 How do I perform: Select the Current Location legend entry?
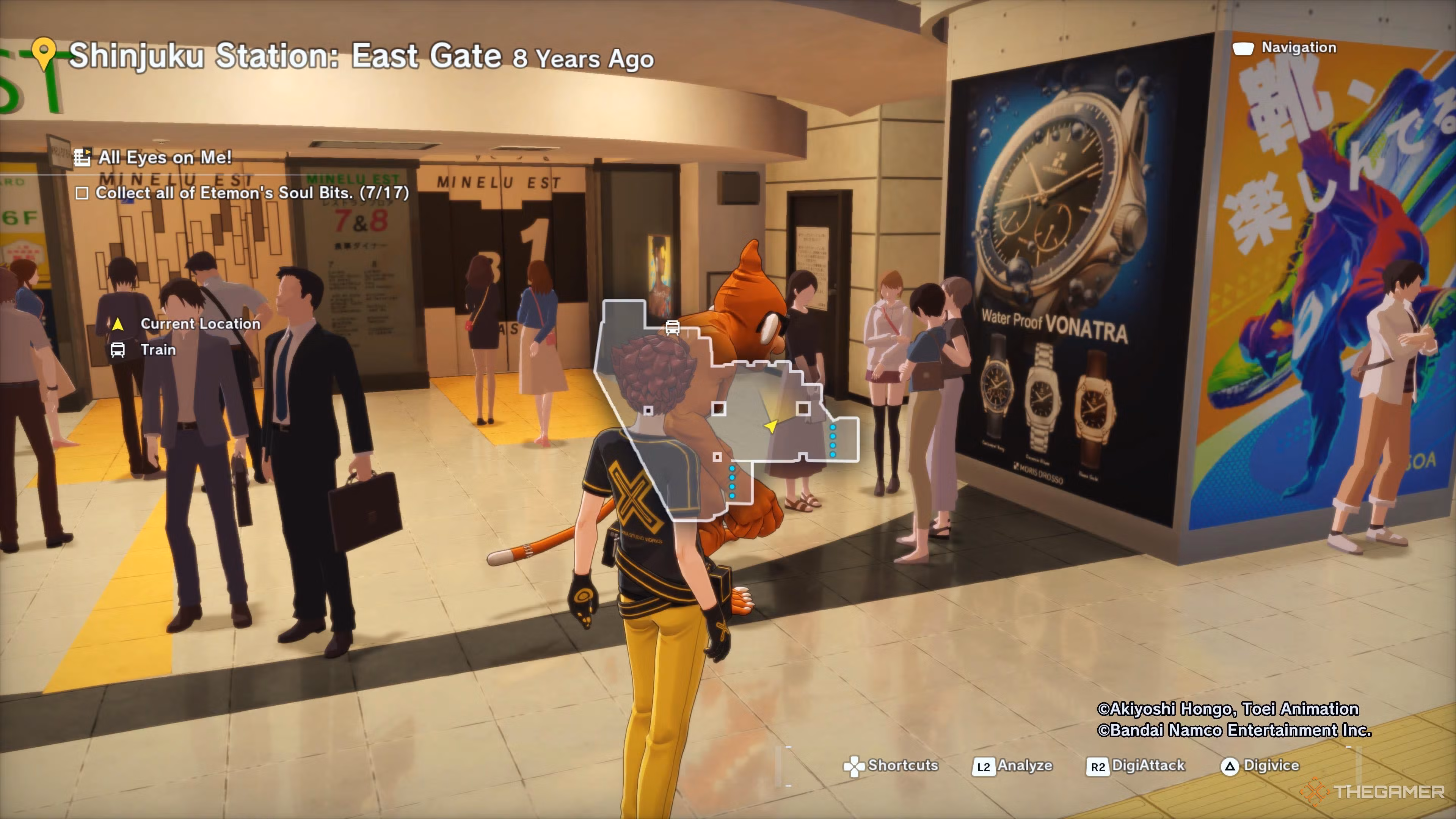[199, 324]
